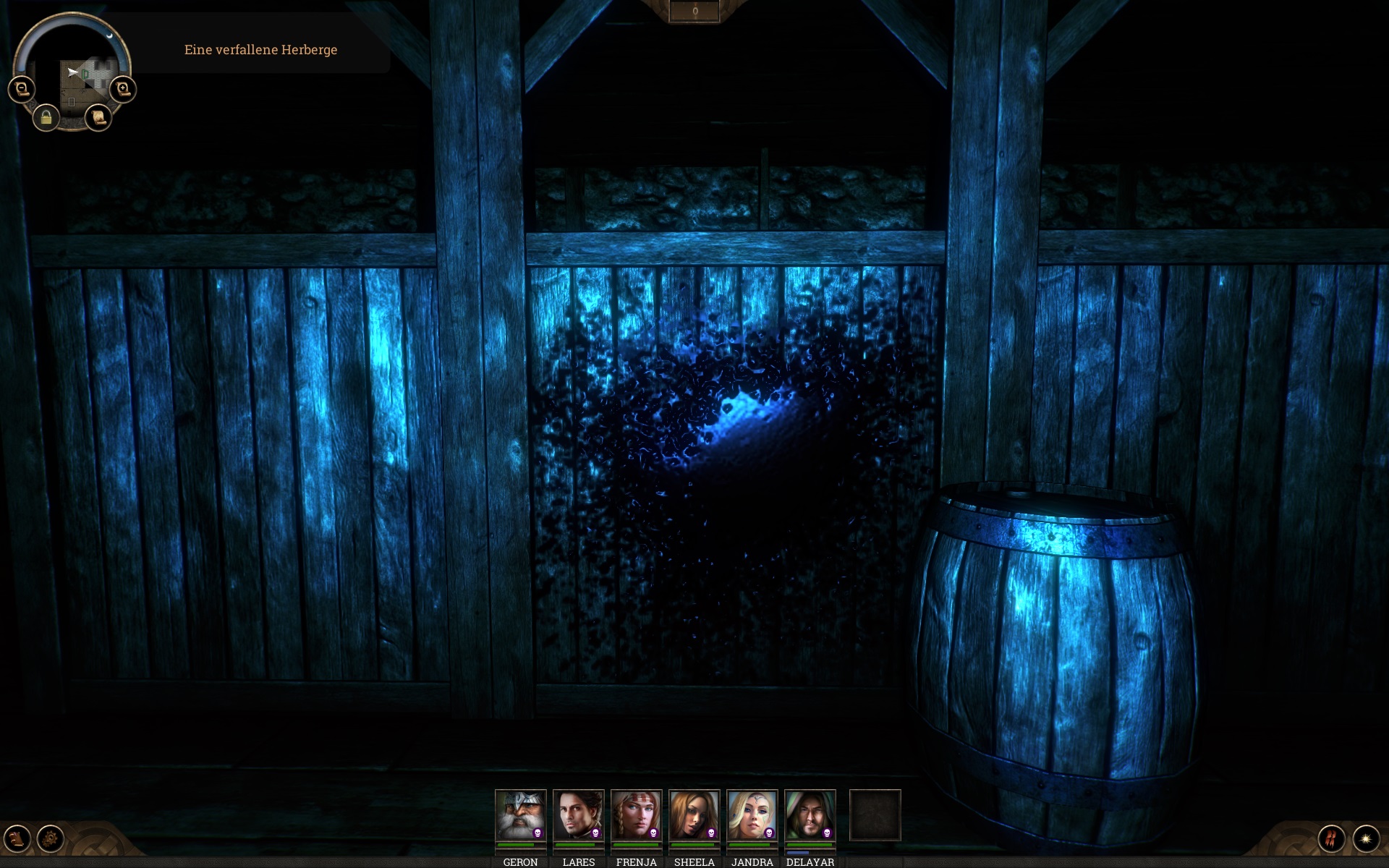Image resolution: width=1389 pixels, height=868 pixels.
Task: Select Geron's character portrait
Action: pyautogui.click(x=521, y=814)
